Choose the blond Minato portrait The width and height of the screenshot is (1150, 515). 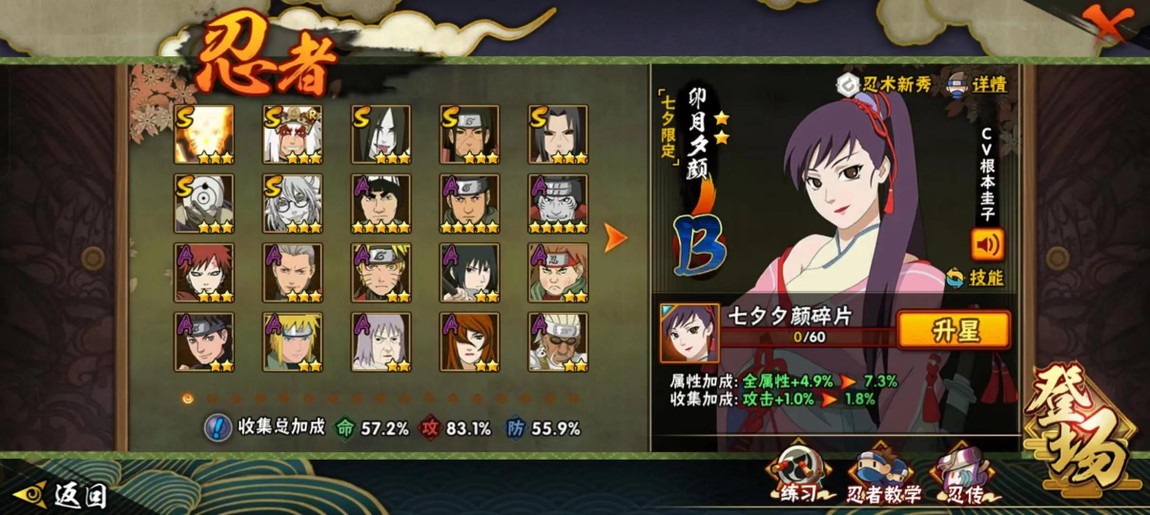(292, 341)
